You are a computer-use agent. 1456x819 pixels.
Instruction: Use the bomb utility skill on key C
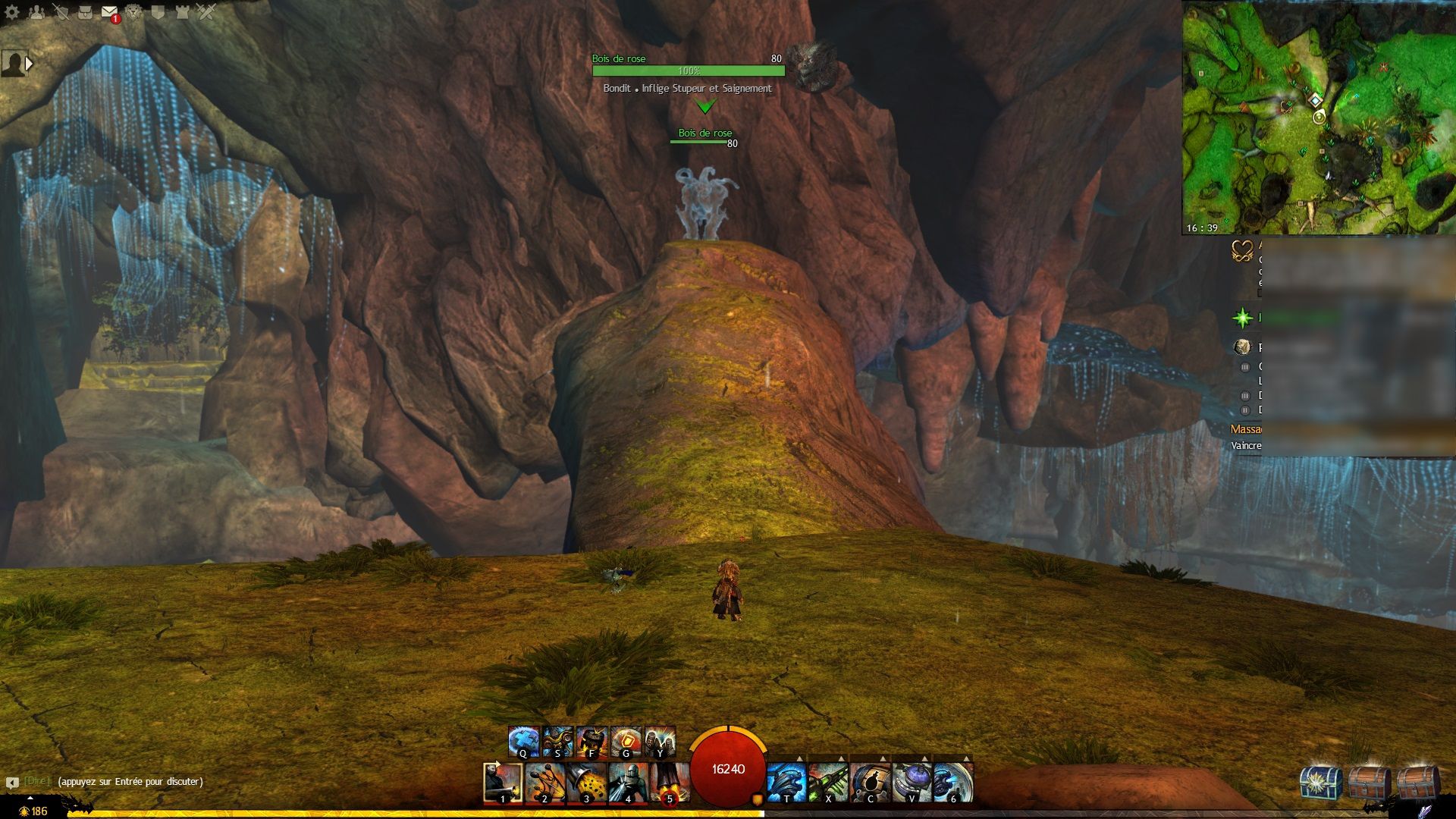pyautogui.click(x=870, y=783)
